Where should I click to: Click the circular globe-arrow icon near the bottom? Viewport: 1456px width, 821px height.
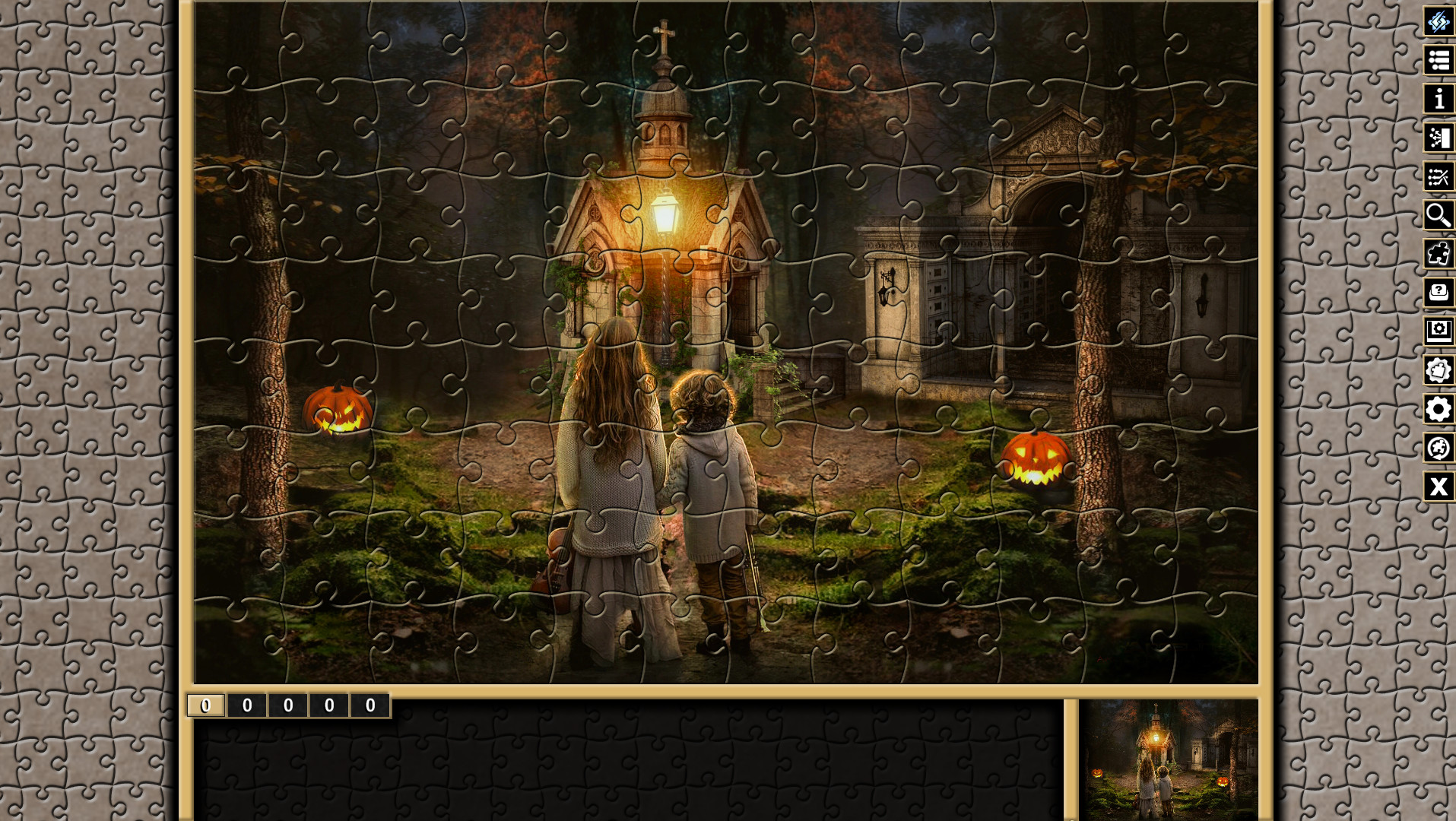click(x=1437, y=449)
